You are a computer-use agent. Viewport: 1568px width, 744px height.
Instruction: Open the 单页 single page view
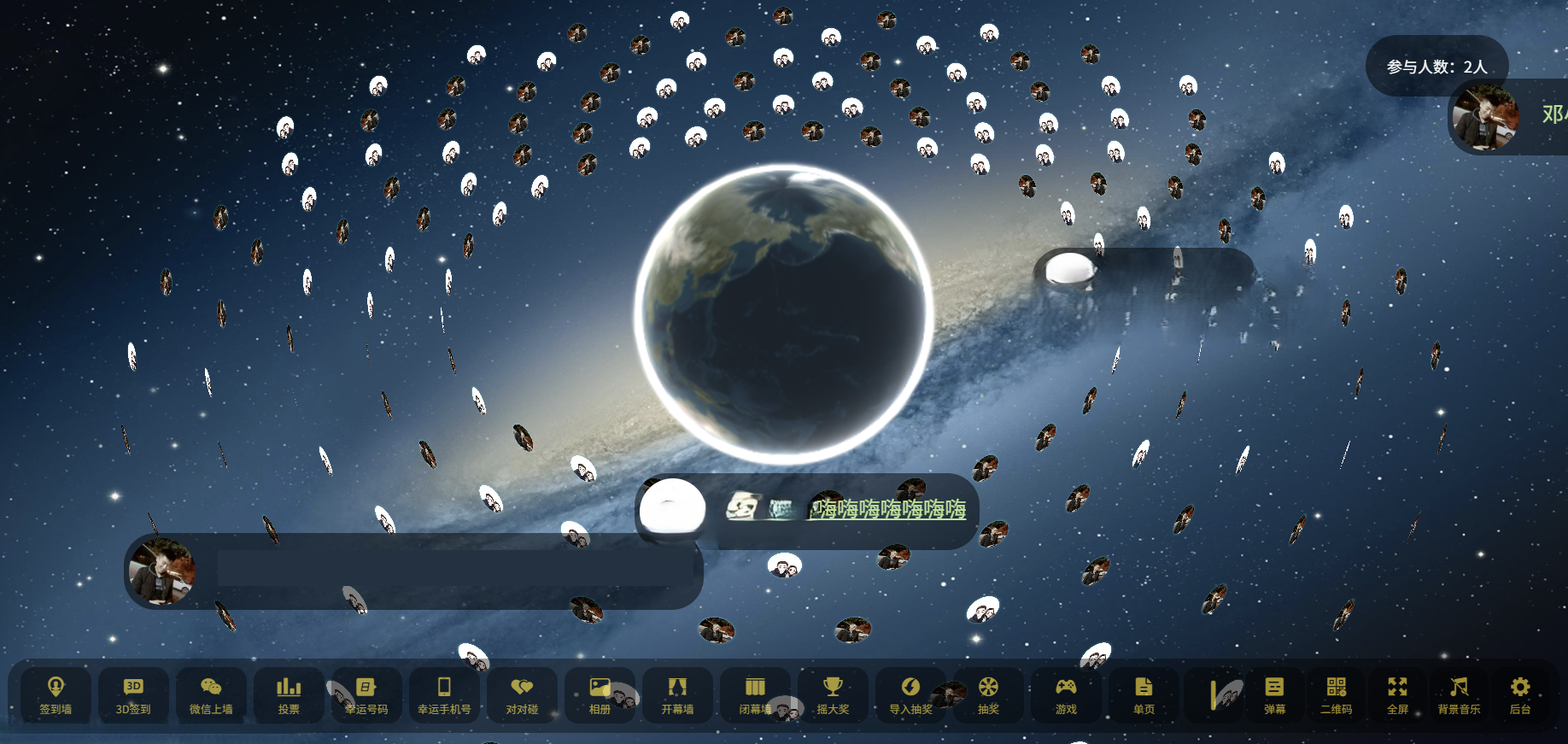pyautogui.click(x=1144, y=694)
